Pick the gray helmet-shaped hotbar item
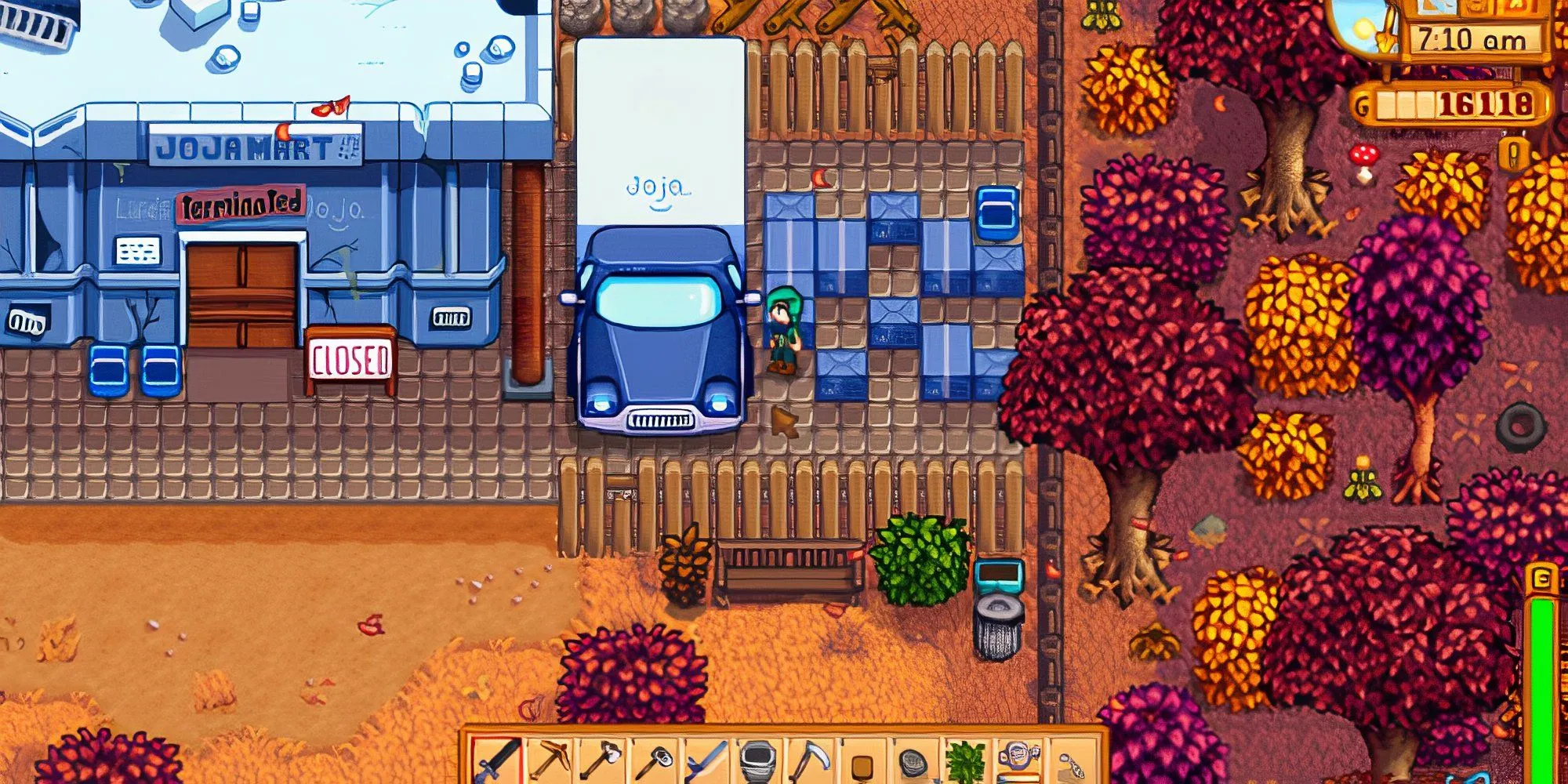This screenshot has height=784, width=1568. pyautogui.click(x=757, y=759)
